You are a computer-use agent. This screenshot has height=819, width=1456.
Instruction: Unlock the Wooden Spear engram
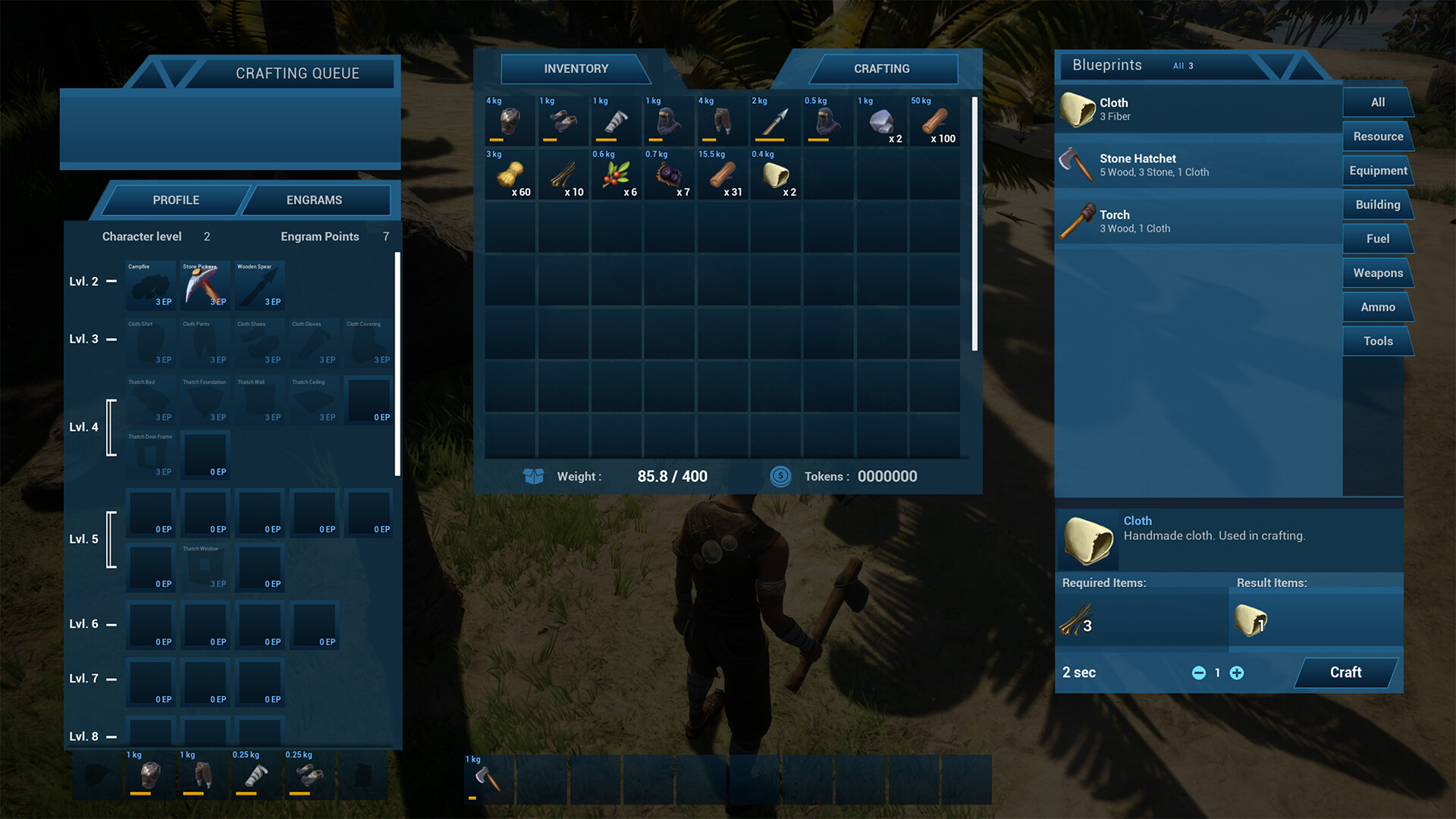coord(259,285)
